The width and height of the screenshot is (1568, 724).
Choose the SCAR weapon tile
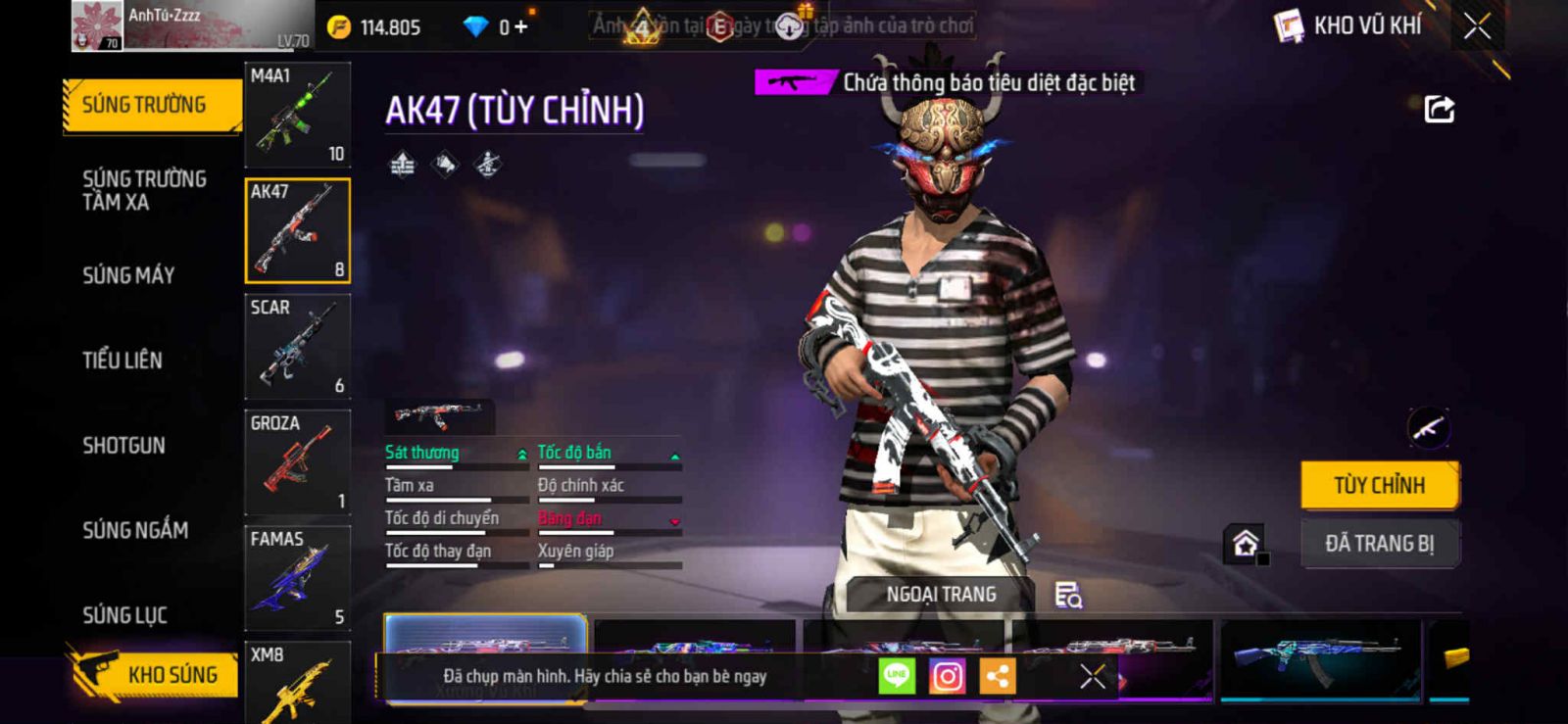tap(297, 346)
